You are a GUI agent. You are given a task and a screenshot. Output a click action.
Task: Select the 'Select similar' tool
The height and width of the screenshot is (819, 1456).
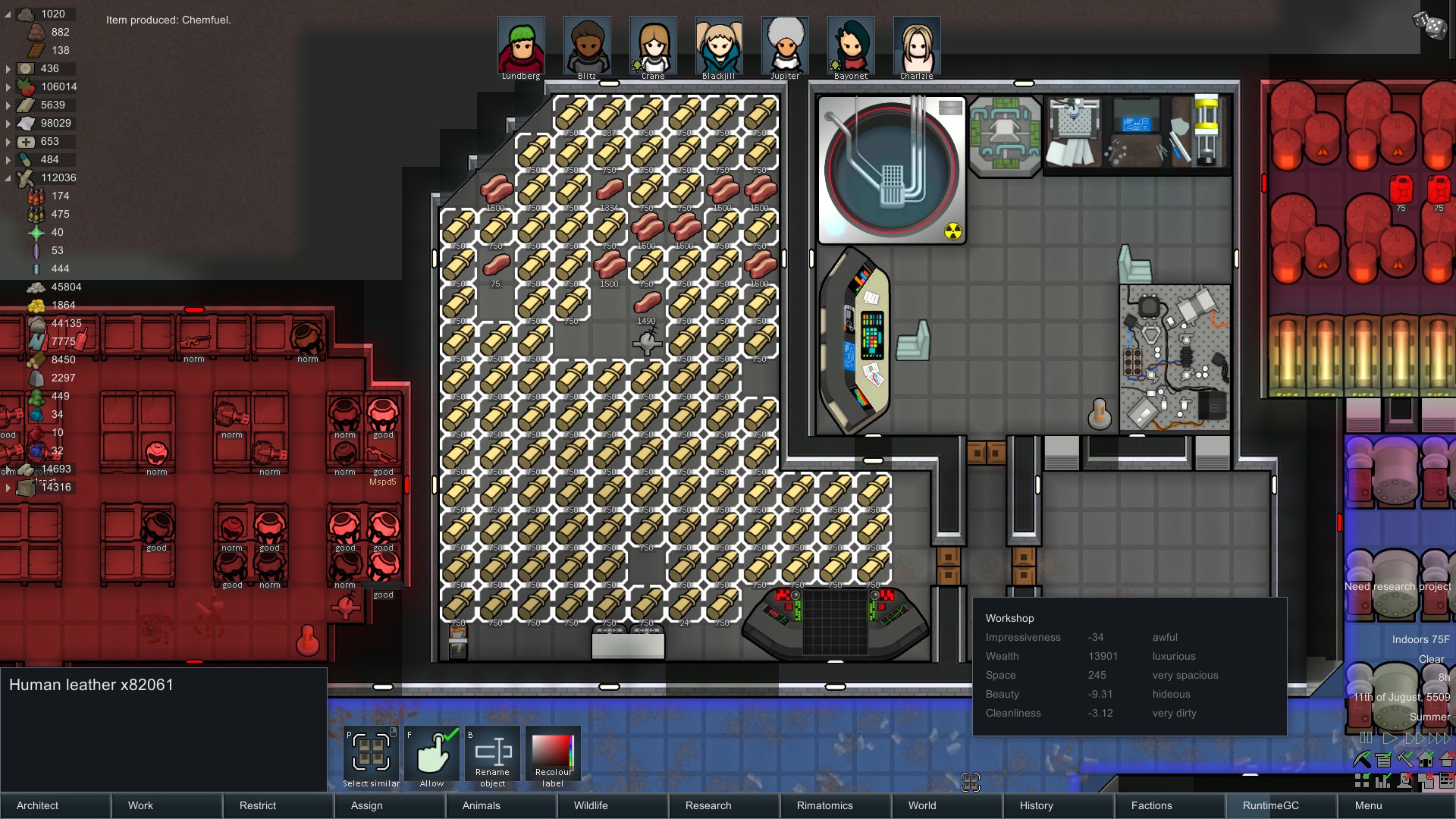(x=370, y=753)
